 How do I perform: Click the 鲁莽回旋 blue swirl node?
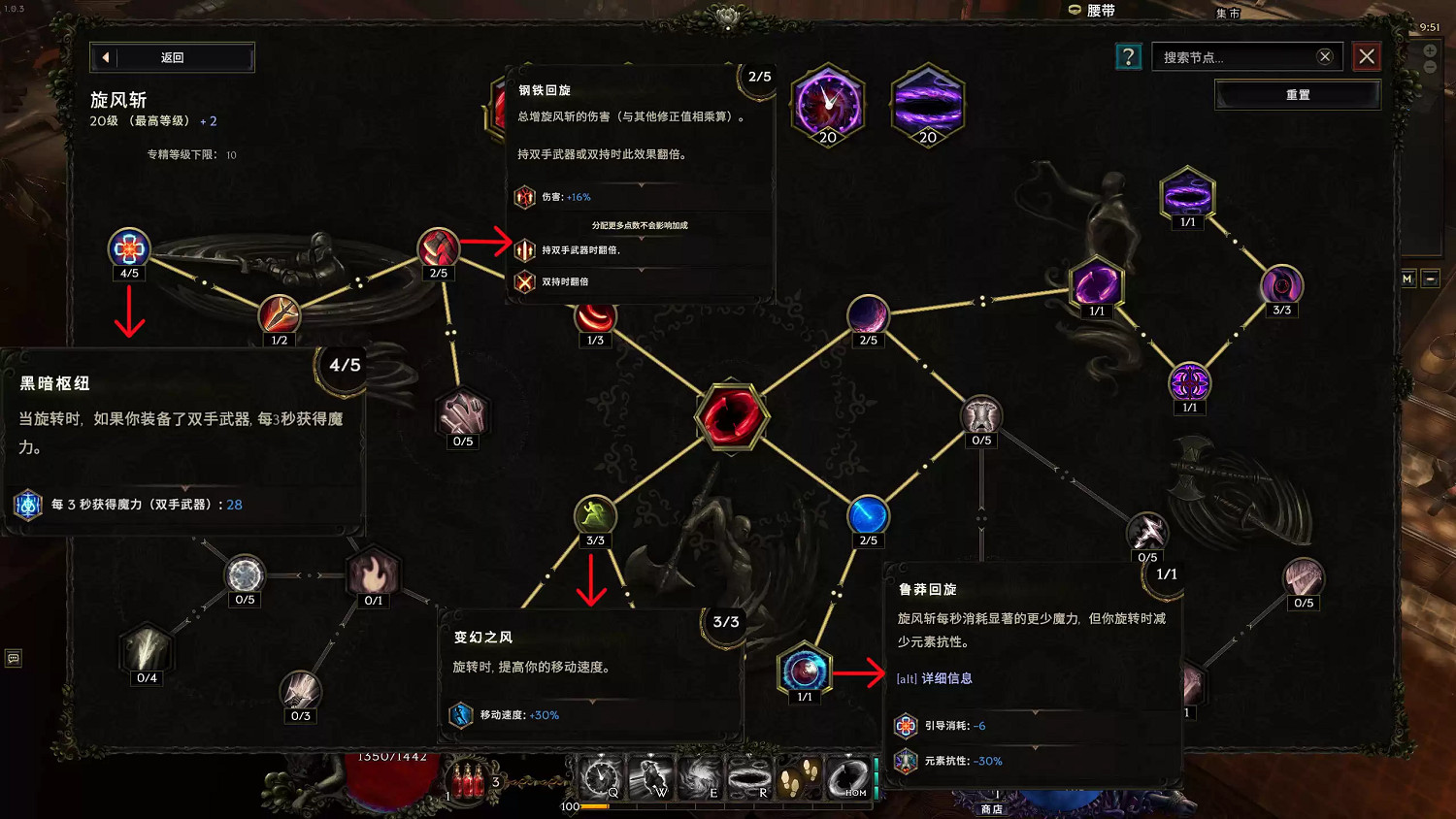click(x=804, y=671)
